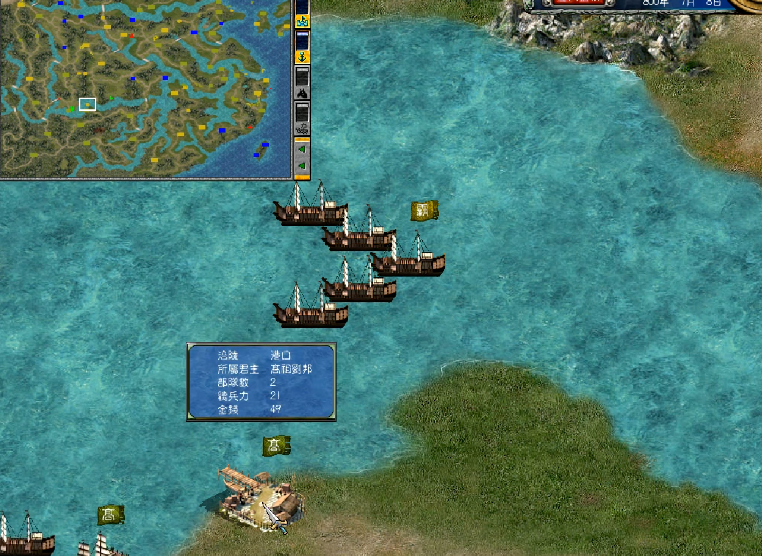Toggle the blue castle filter beside the minimap

click(302, 20)
